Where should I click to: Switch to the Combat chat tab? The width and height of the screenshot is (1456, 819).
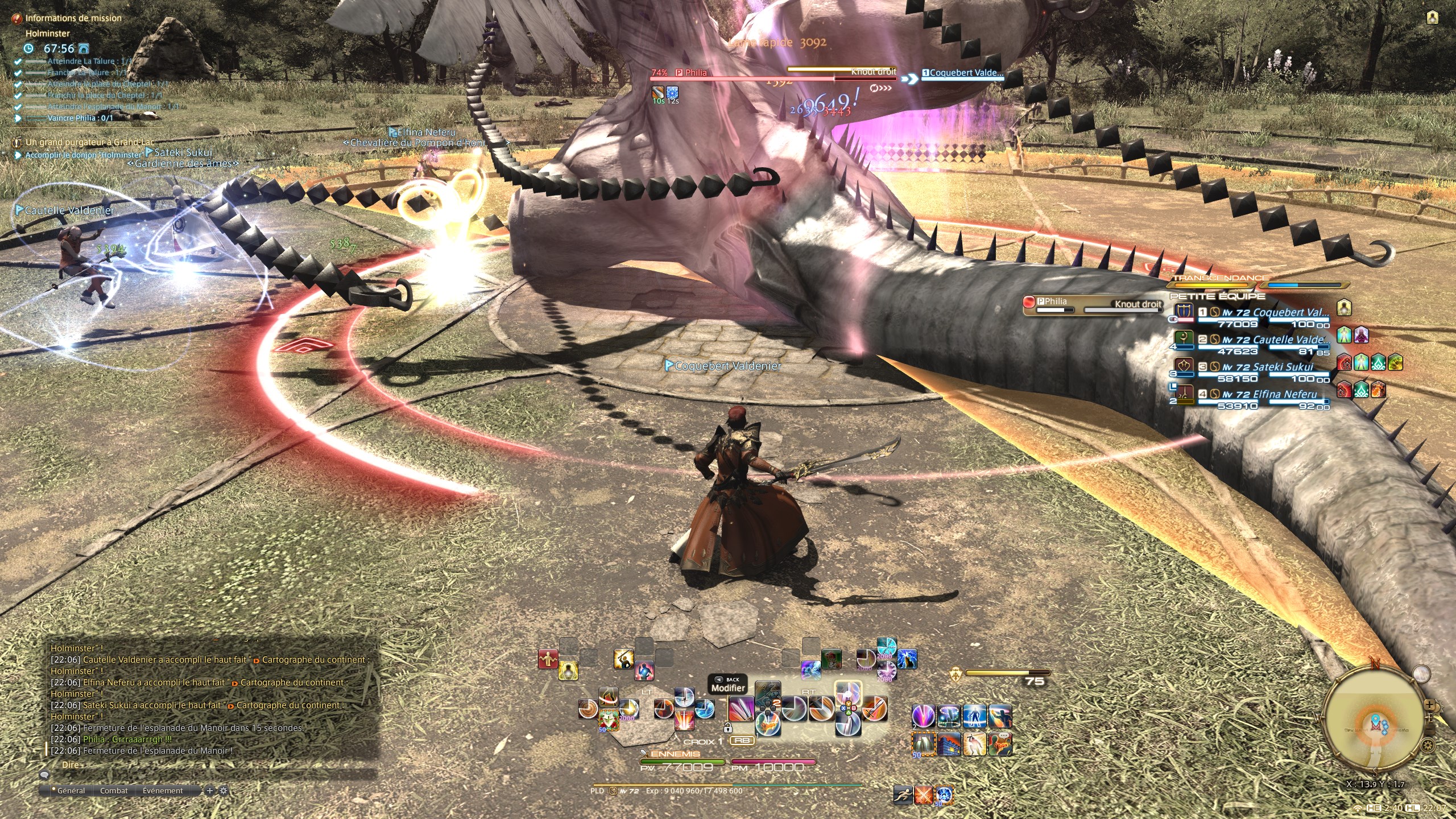[x=114, y=791]
